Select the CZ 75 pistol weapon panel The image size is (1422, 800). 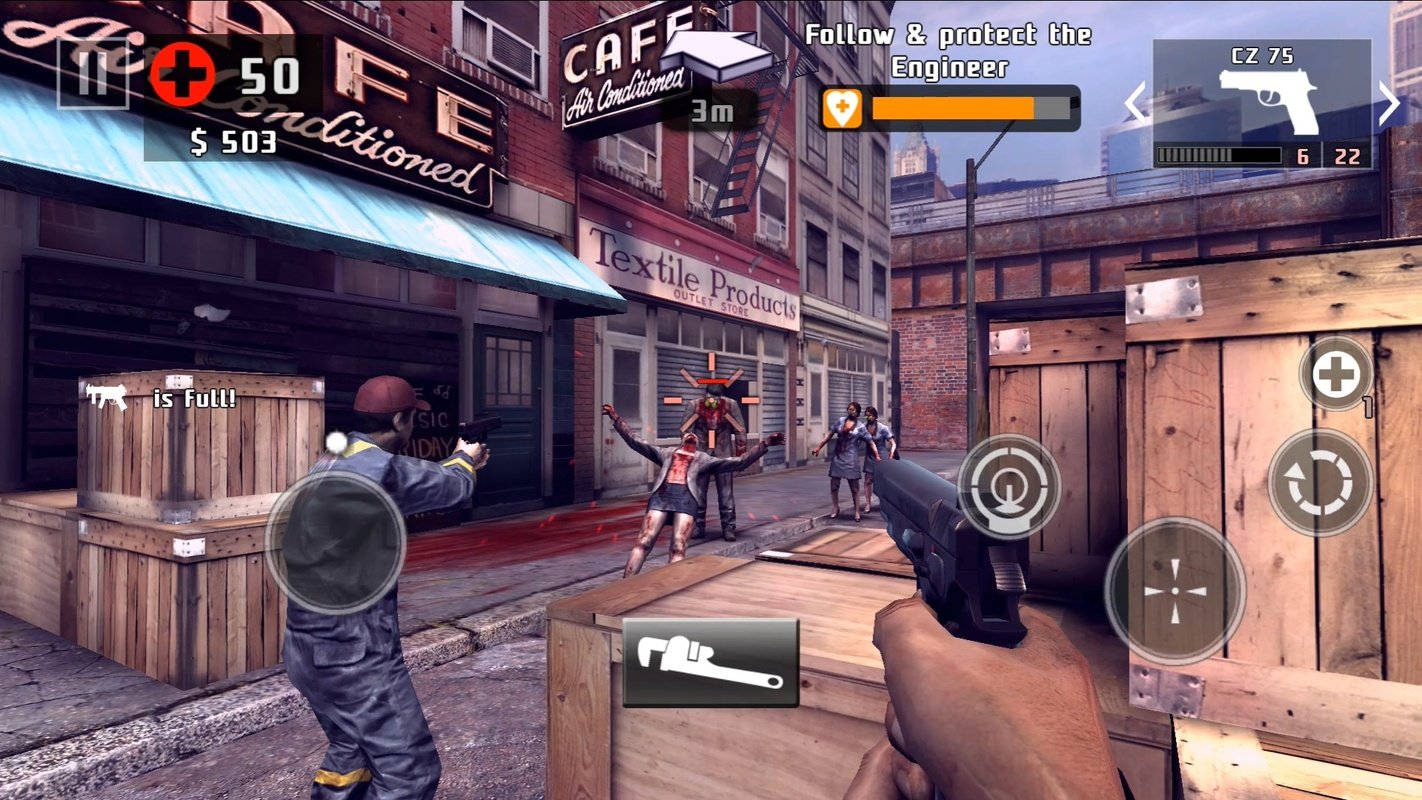point(1262,102)
